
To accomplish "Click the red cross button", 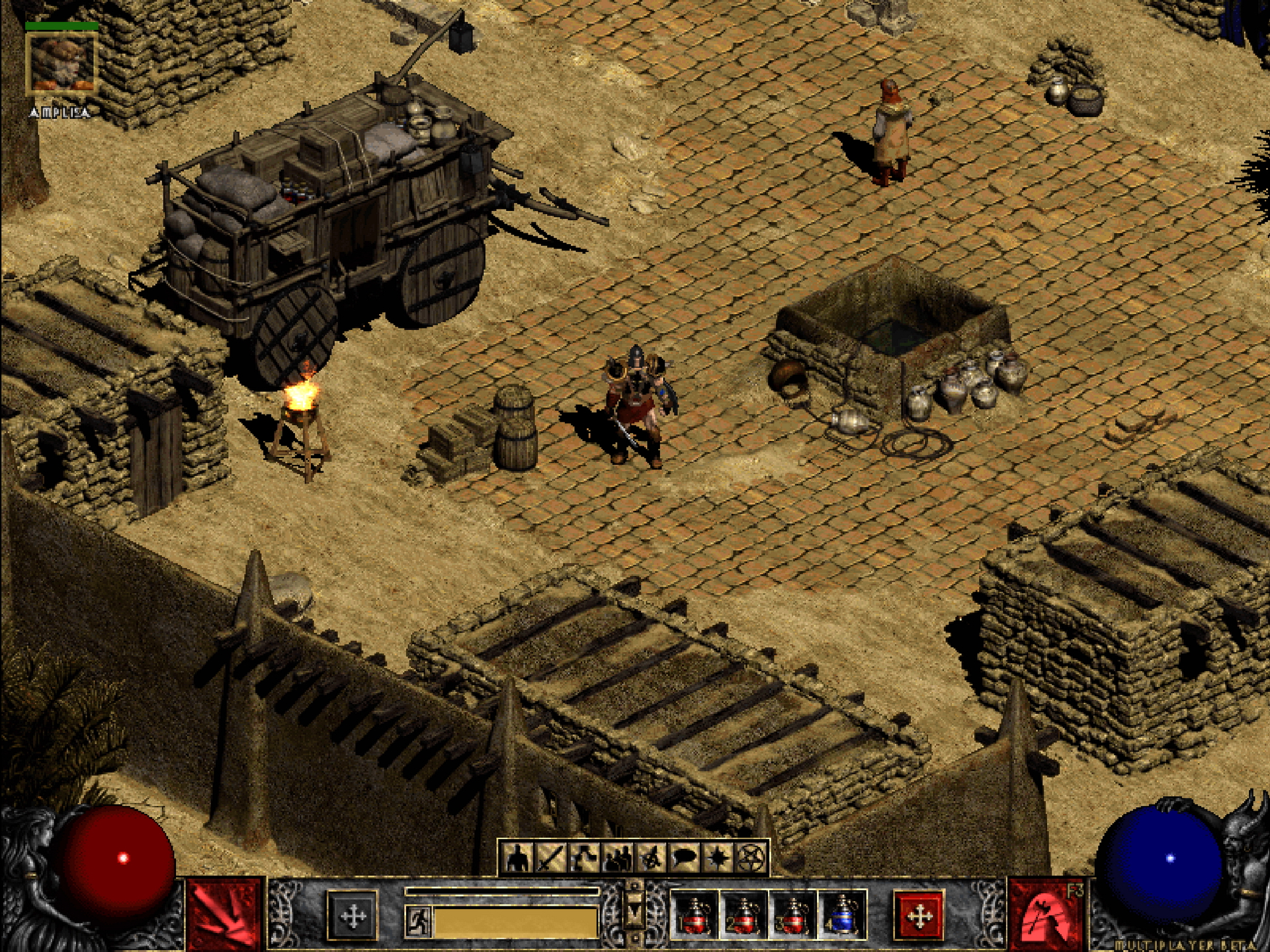I will coord(919,916).
